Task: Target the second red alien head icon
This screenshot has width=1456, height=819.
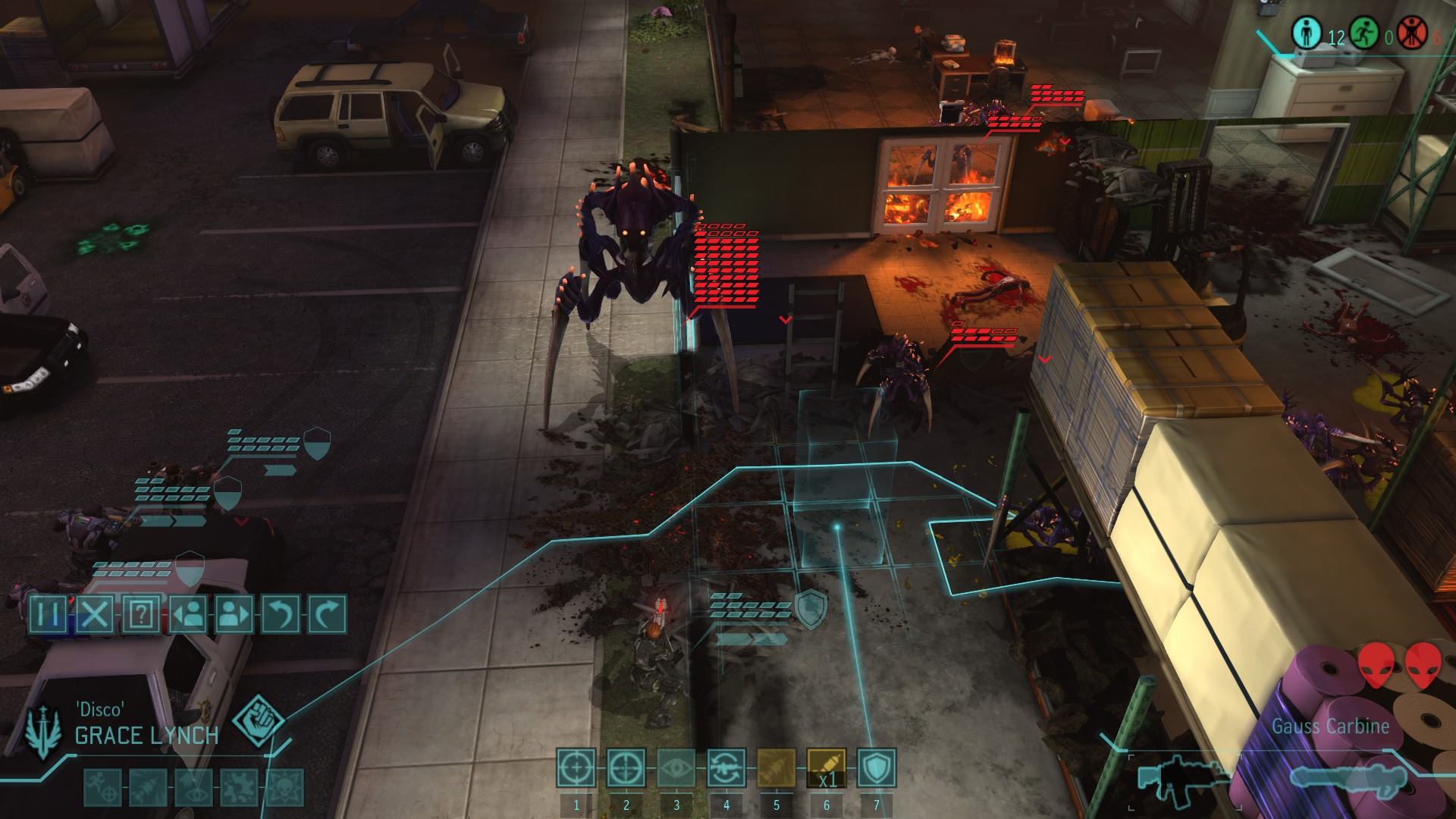Action: click(x=1423, y=665)
